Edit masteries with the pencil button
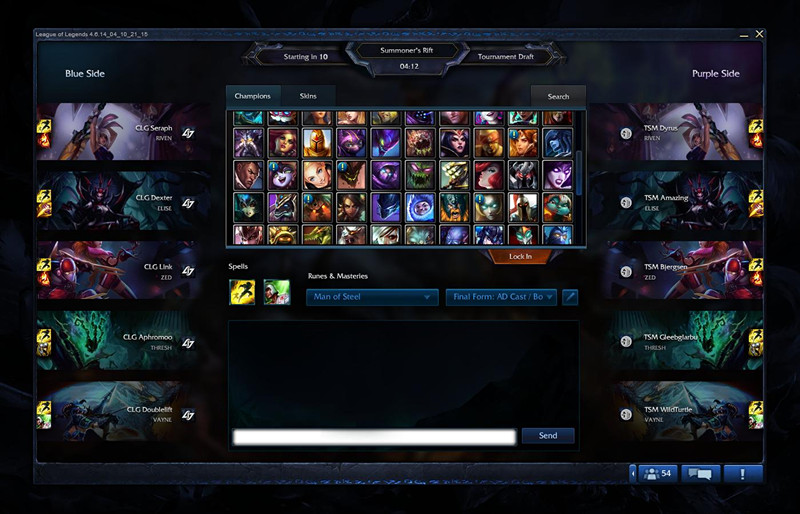 570,297
